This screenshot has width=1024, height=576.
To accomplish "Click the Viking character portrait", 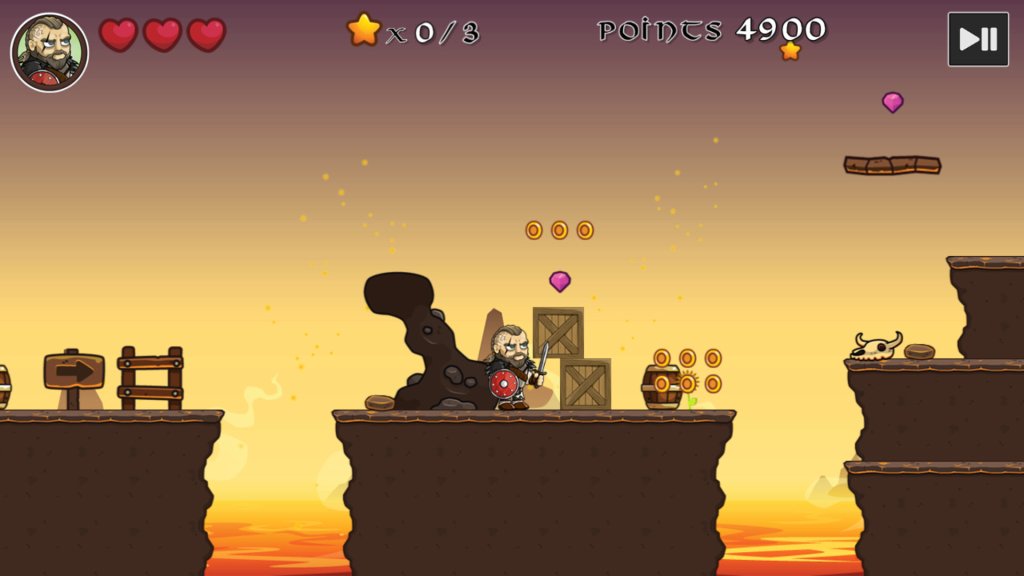I will click(x=49, y=52).
